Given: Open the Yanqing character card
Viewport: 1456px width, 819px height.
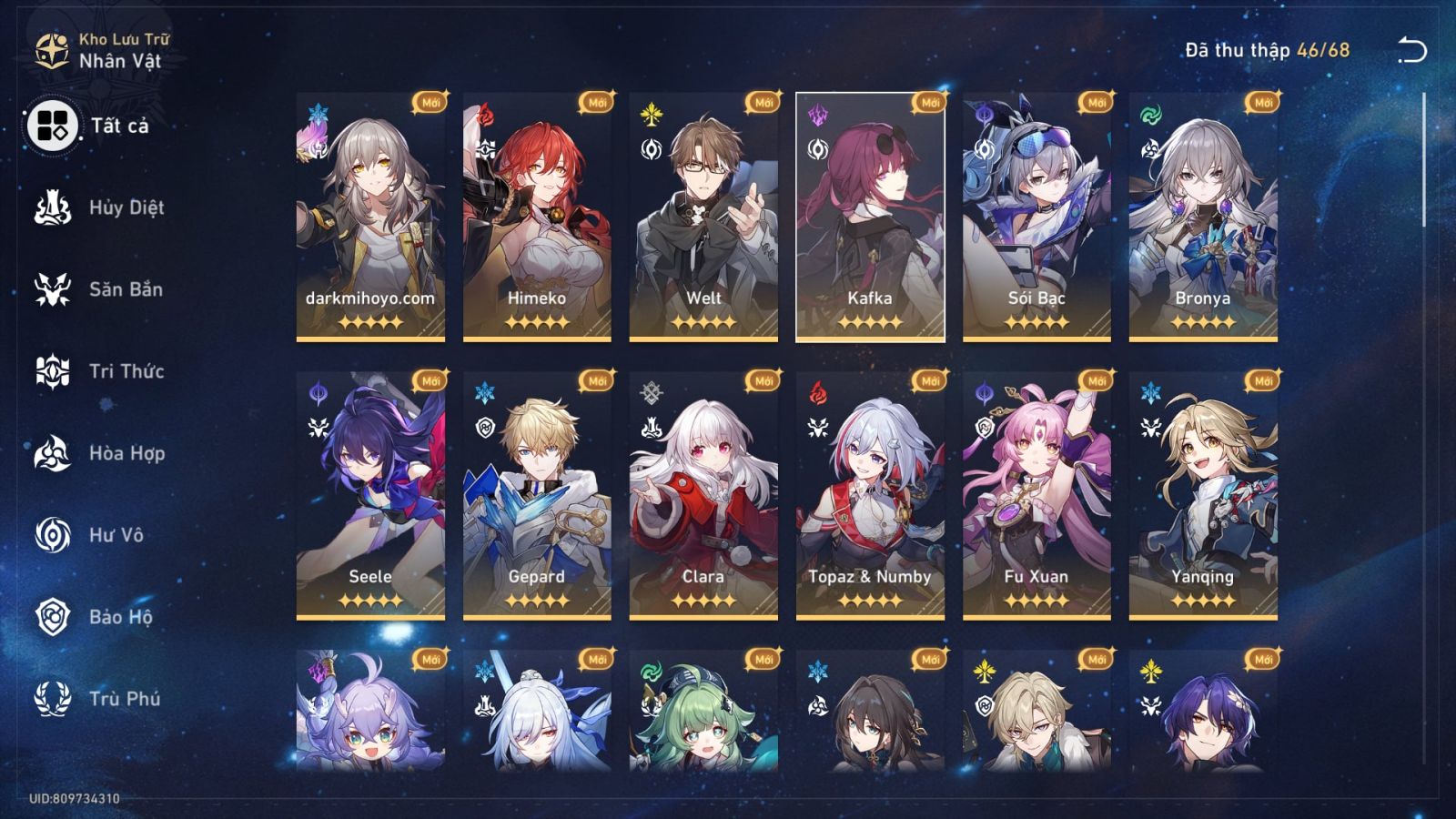Looking at the screenshot, I should point(1203,495).
